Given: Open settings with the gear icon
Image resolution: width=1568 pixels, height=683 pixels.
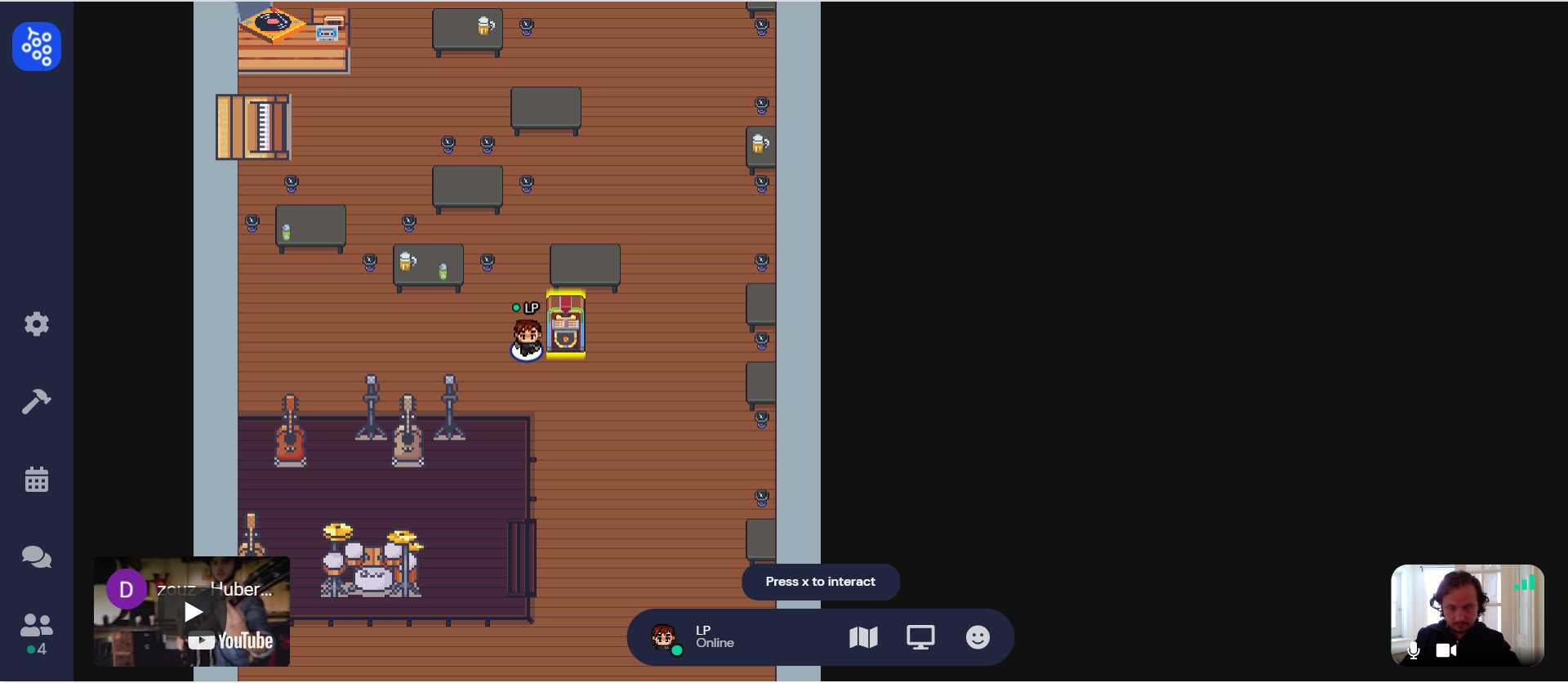Looking at the screenshot, I should pos(37,324).
